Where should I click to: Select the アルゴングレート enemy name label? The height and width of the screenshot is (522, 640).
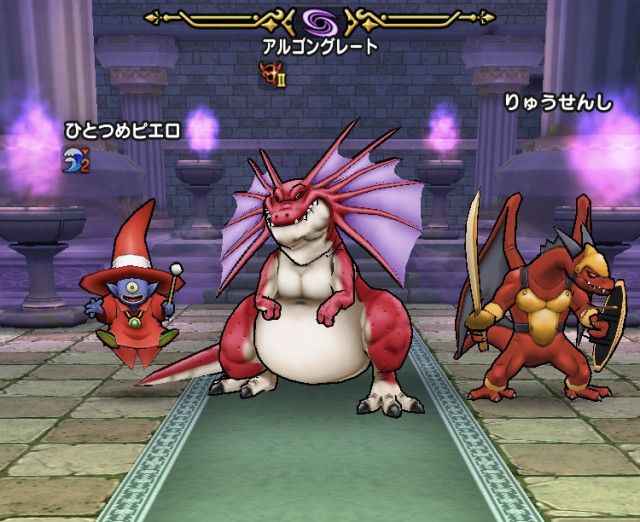[321, 46]
